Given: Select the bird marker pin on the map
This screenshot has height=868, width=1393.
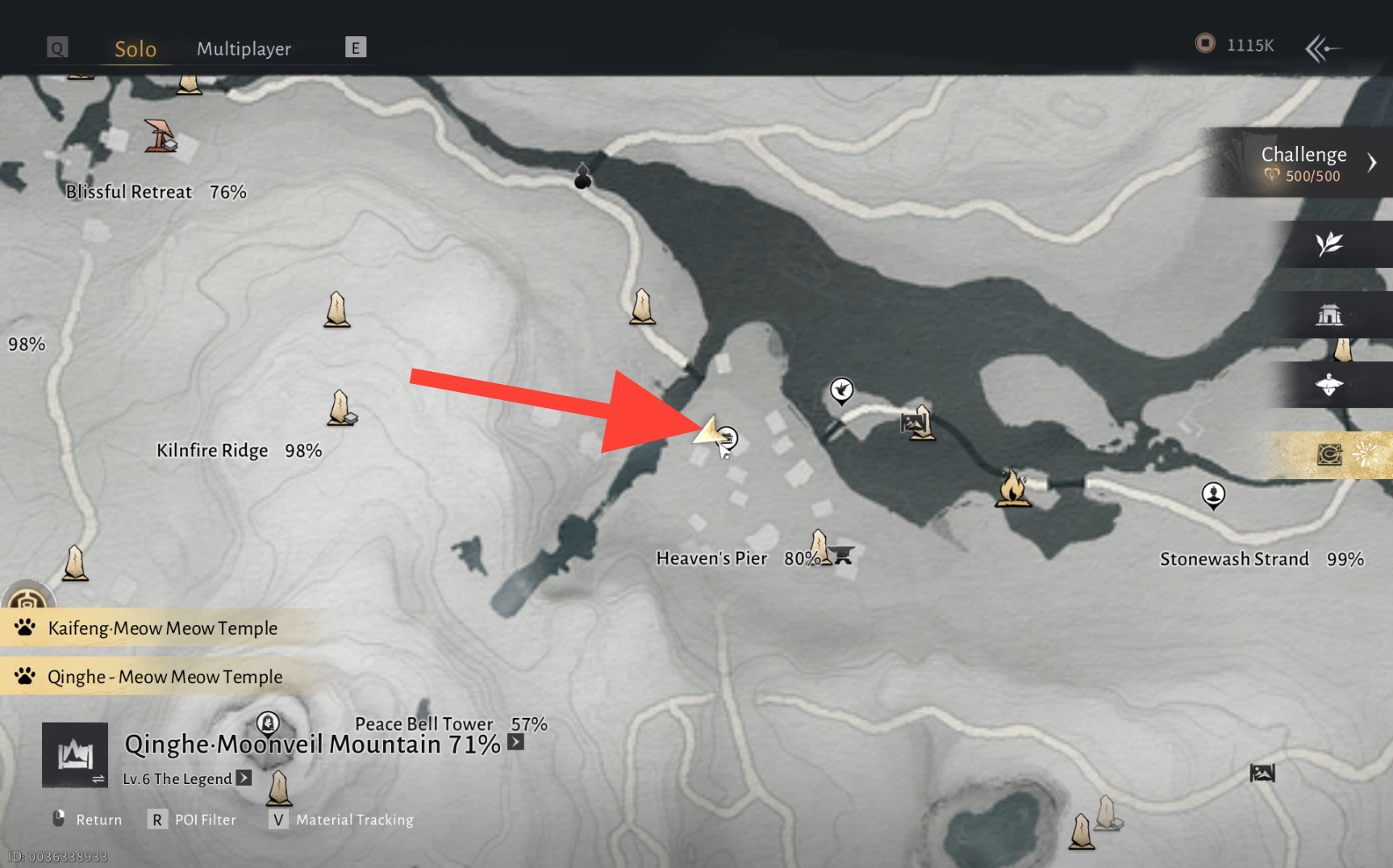Looking at the screenshot, I should (x=841, y=390).
